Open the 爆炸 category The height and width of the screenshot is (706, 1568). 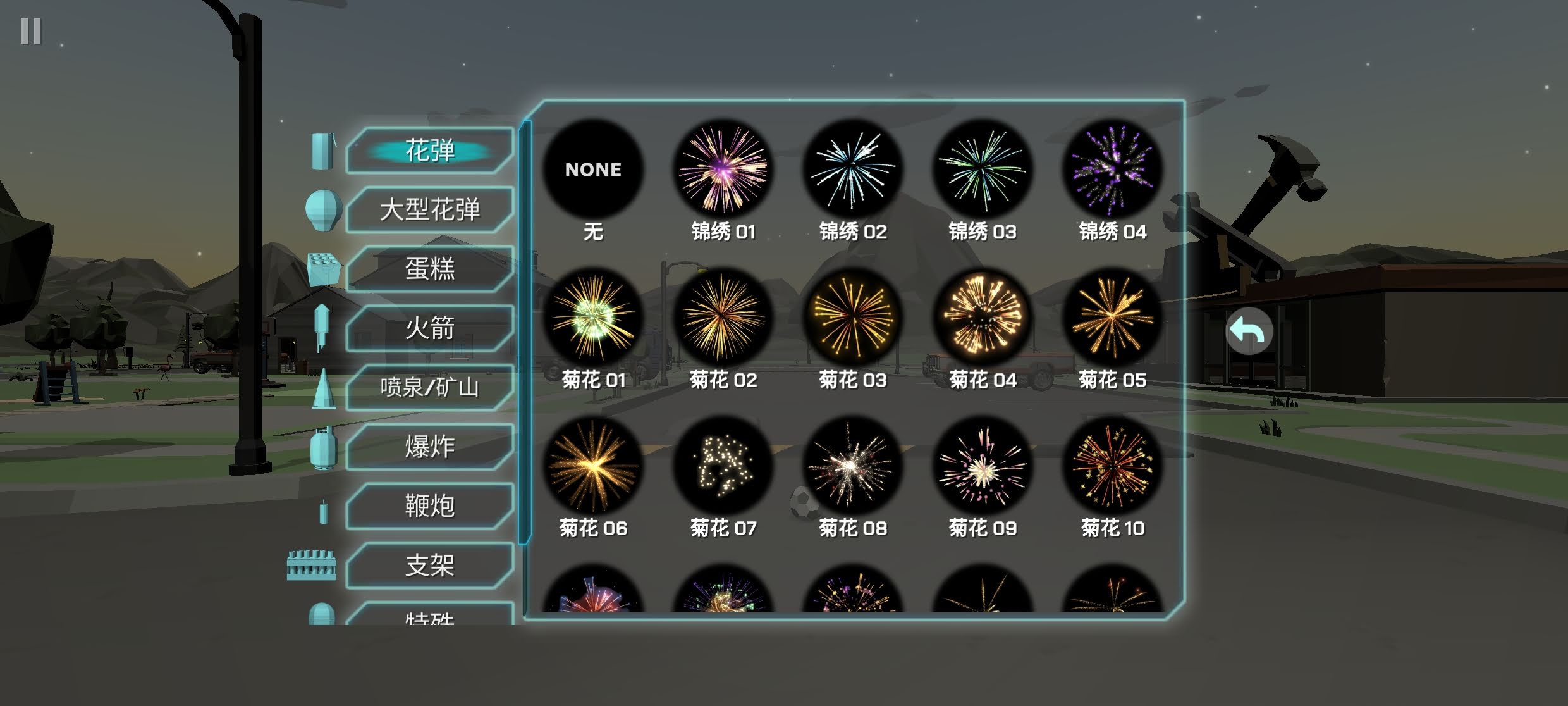(430, 447)
